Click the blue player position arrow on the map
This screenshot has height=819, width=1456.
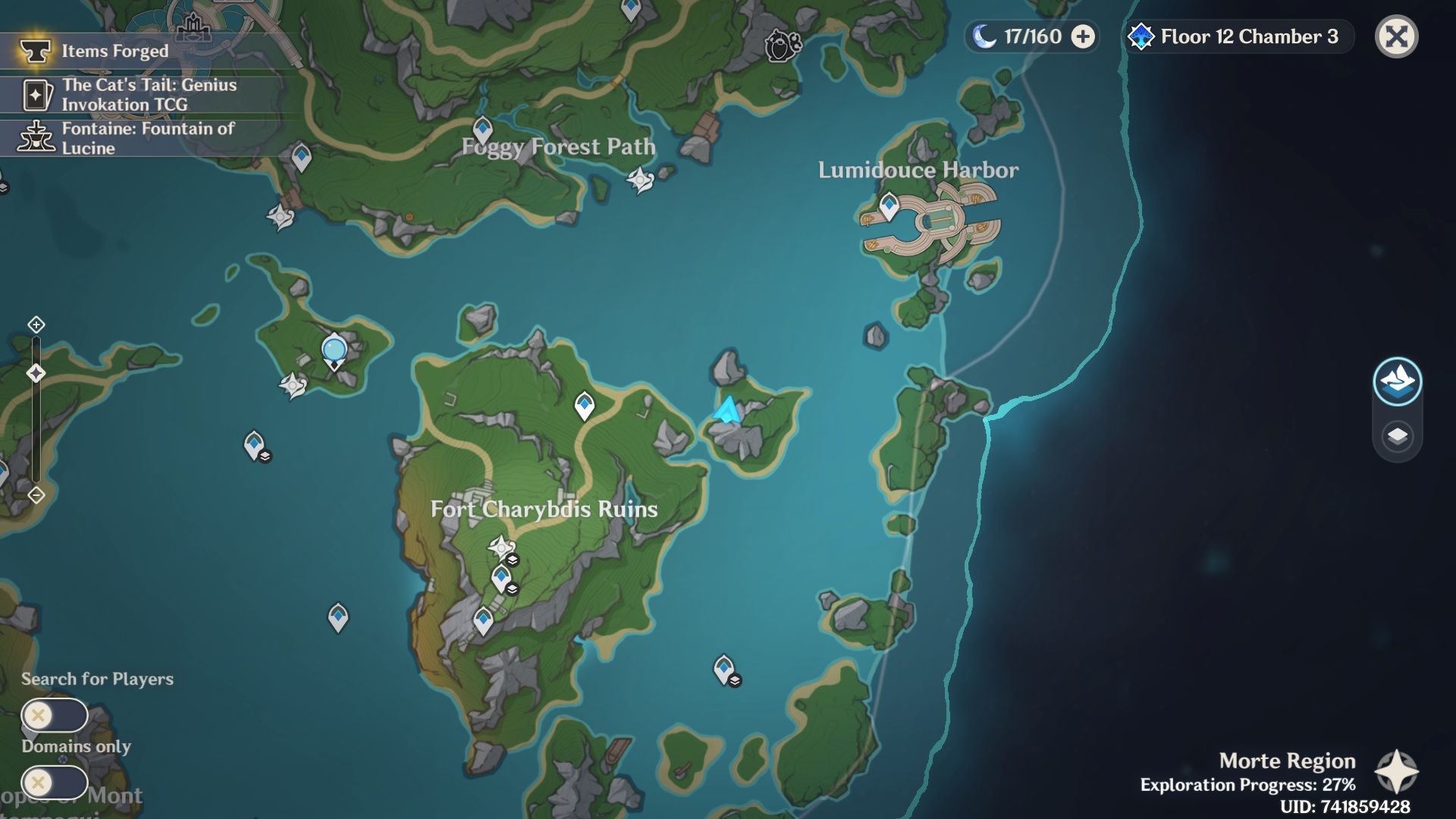click(726, 411)
